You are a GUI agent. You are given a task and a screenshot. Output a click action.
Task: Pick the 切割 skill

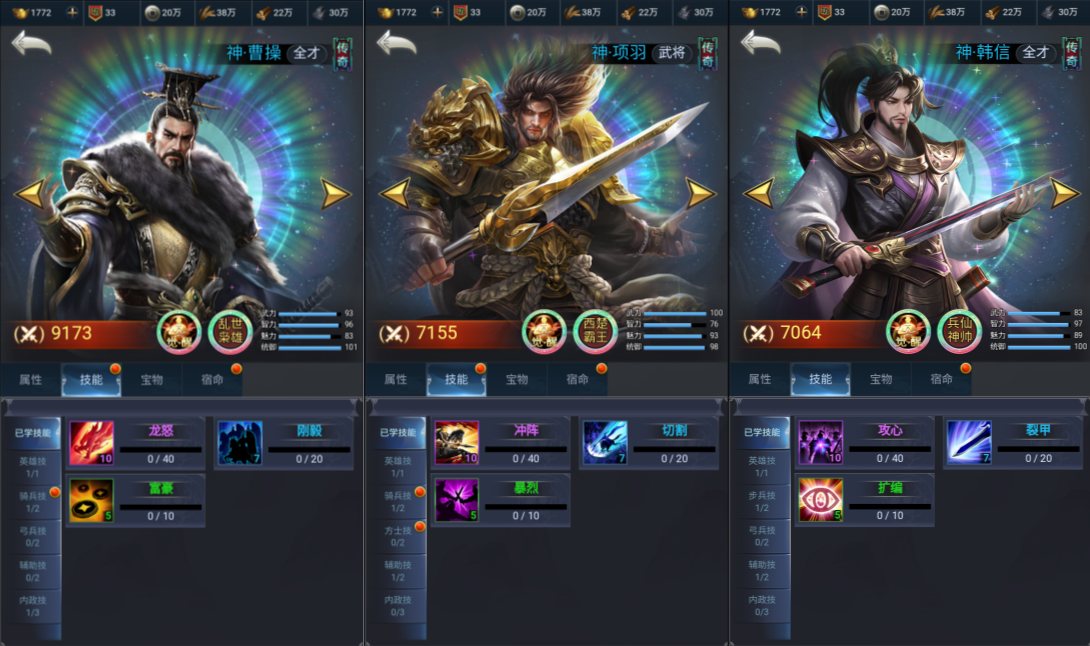(605, 443)
